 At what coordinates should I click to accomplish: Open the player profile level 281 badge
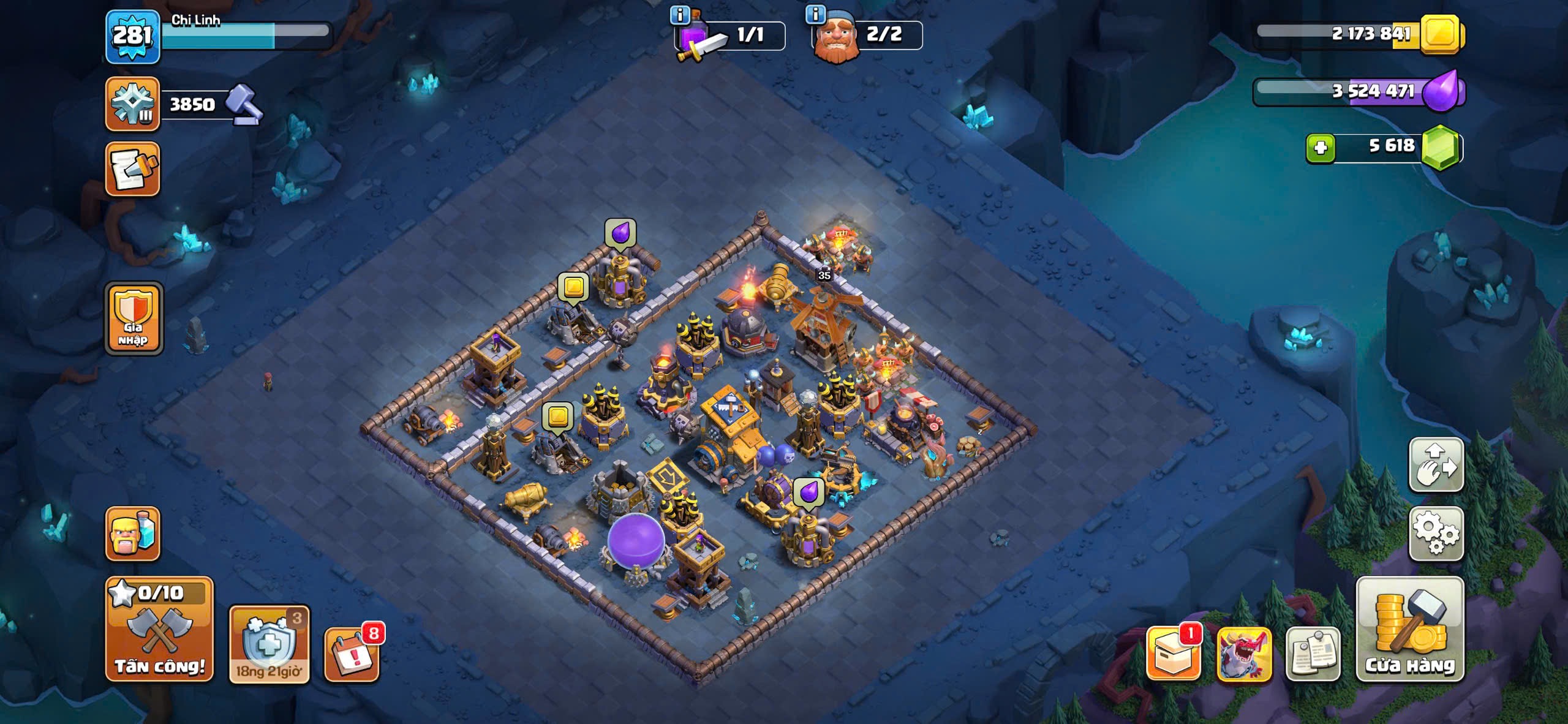132,36
